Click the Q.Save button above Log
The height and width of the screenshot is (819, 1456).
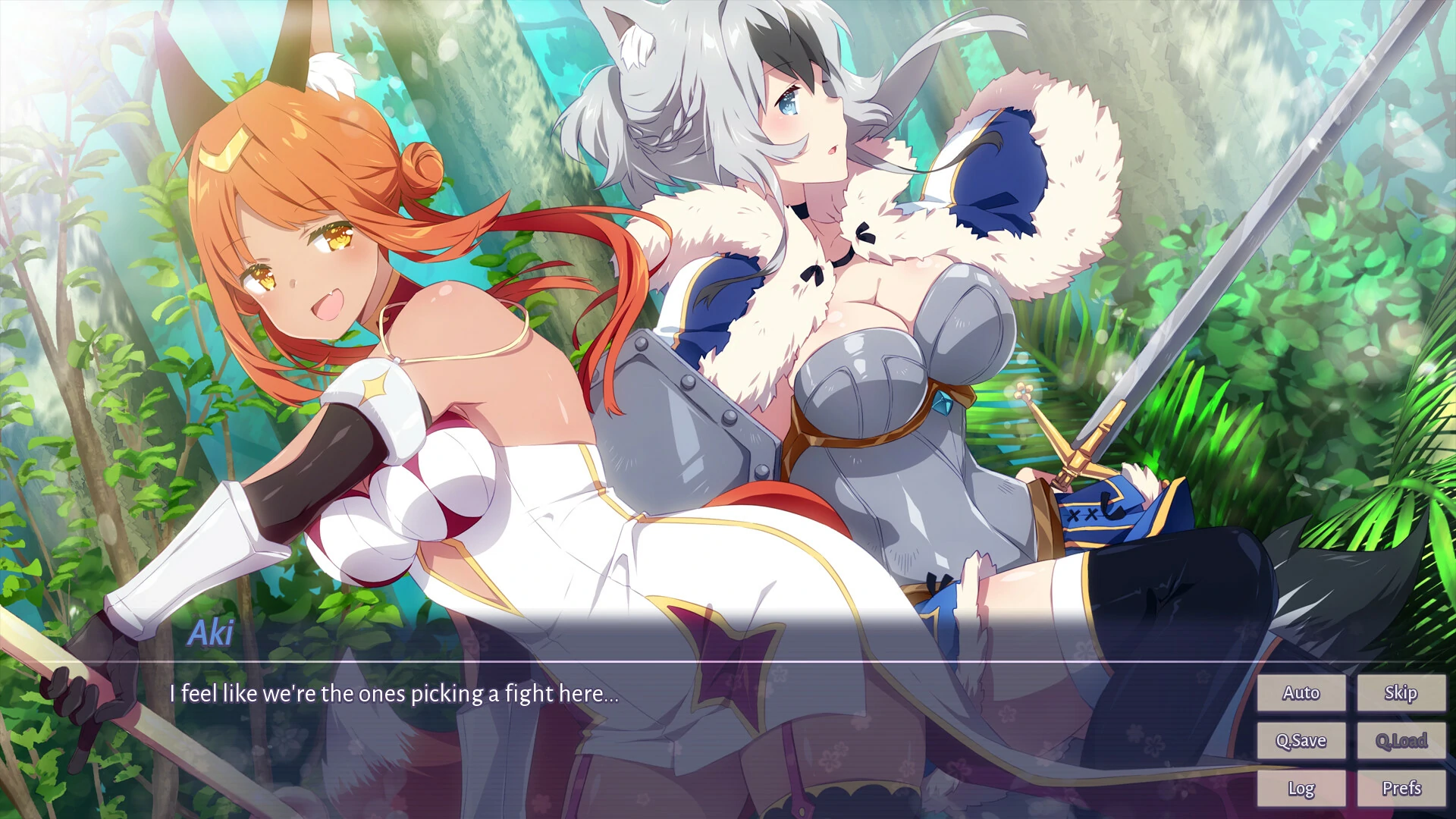click(x=1303, y=740)
